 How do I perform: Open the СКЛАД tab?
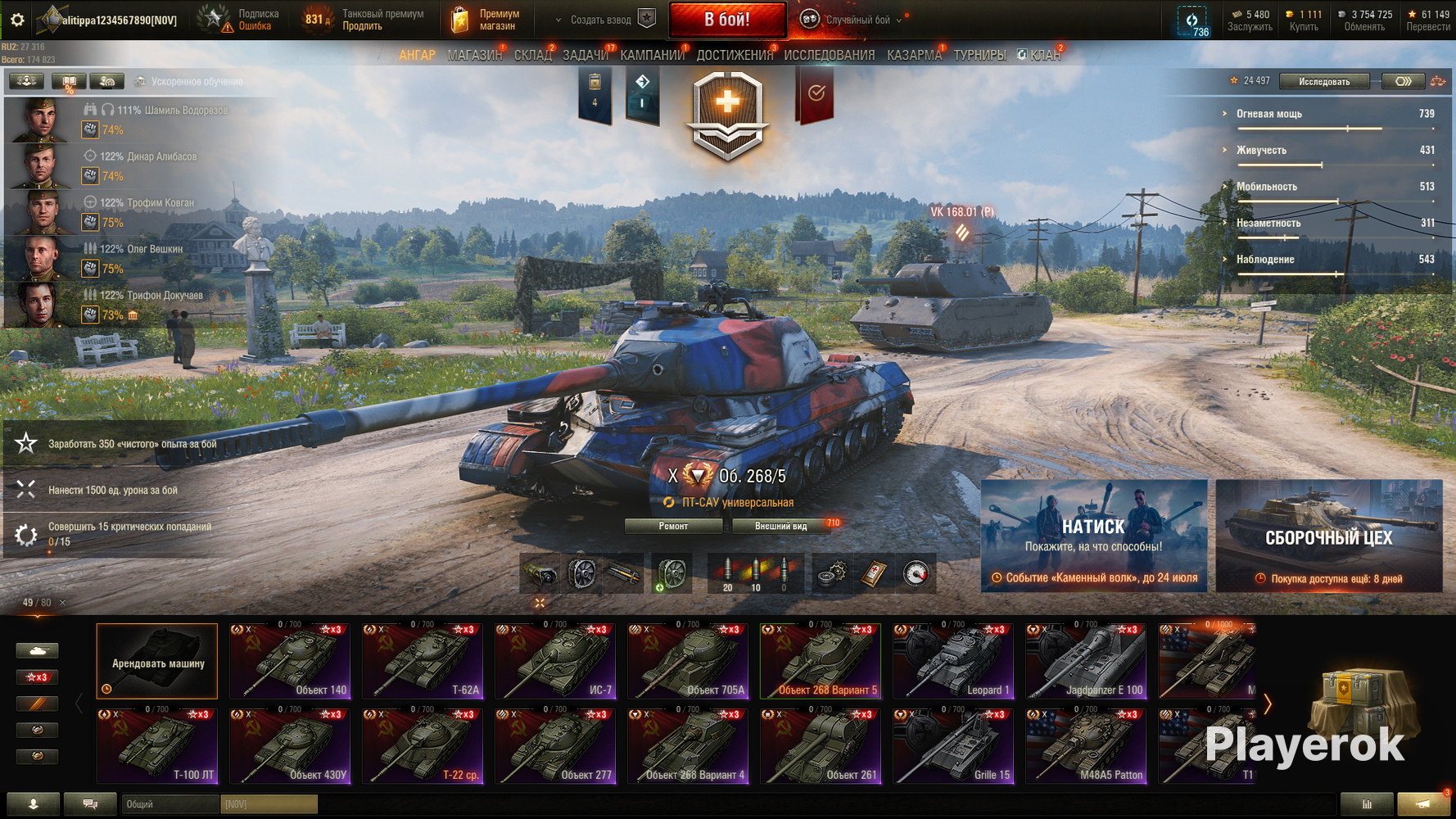point(532,55)
